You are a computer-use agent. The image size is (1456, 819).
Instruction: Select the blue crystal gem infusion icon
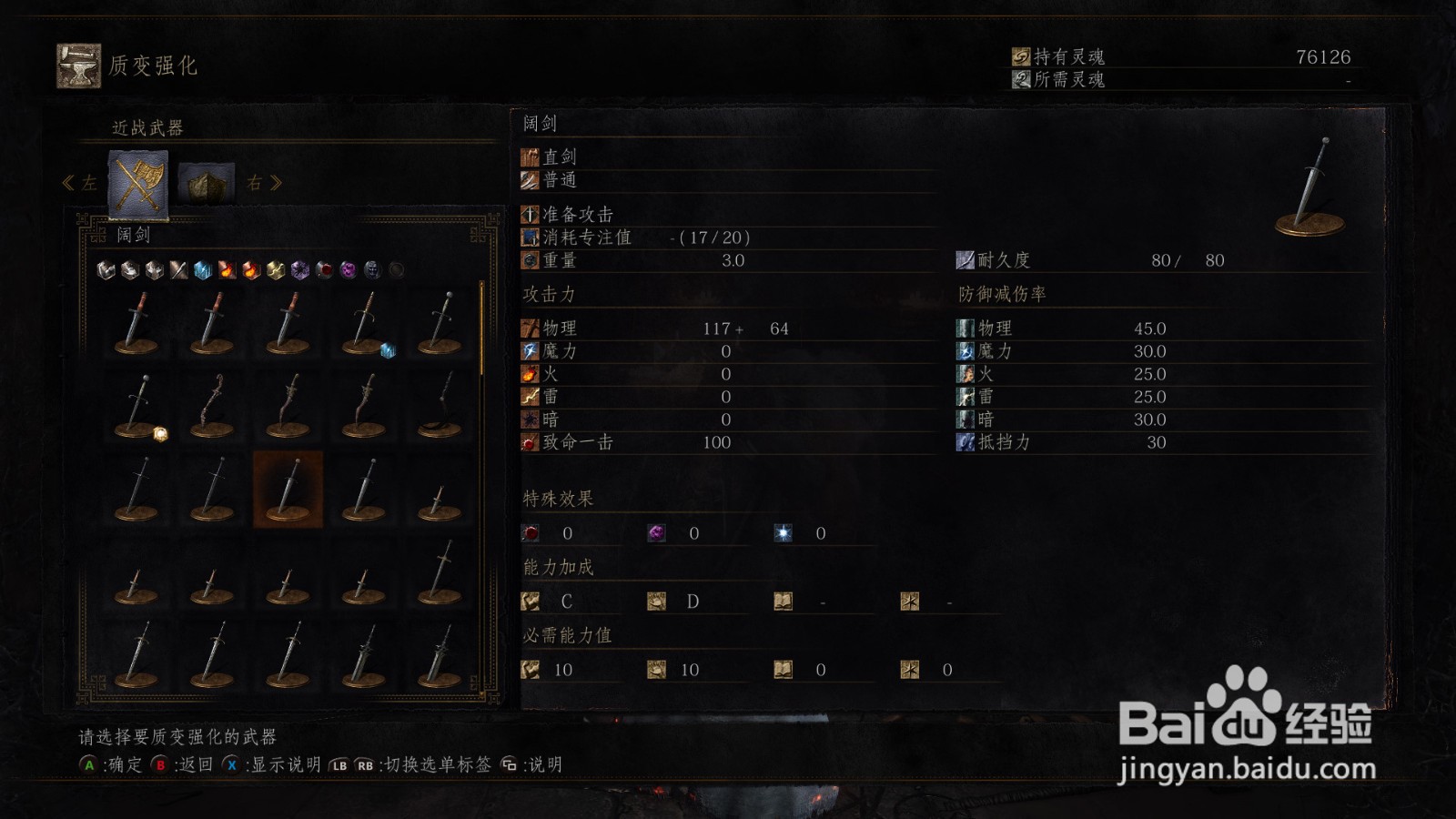point(202,269)
